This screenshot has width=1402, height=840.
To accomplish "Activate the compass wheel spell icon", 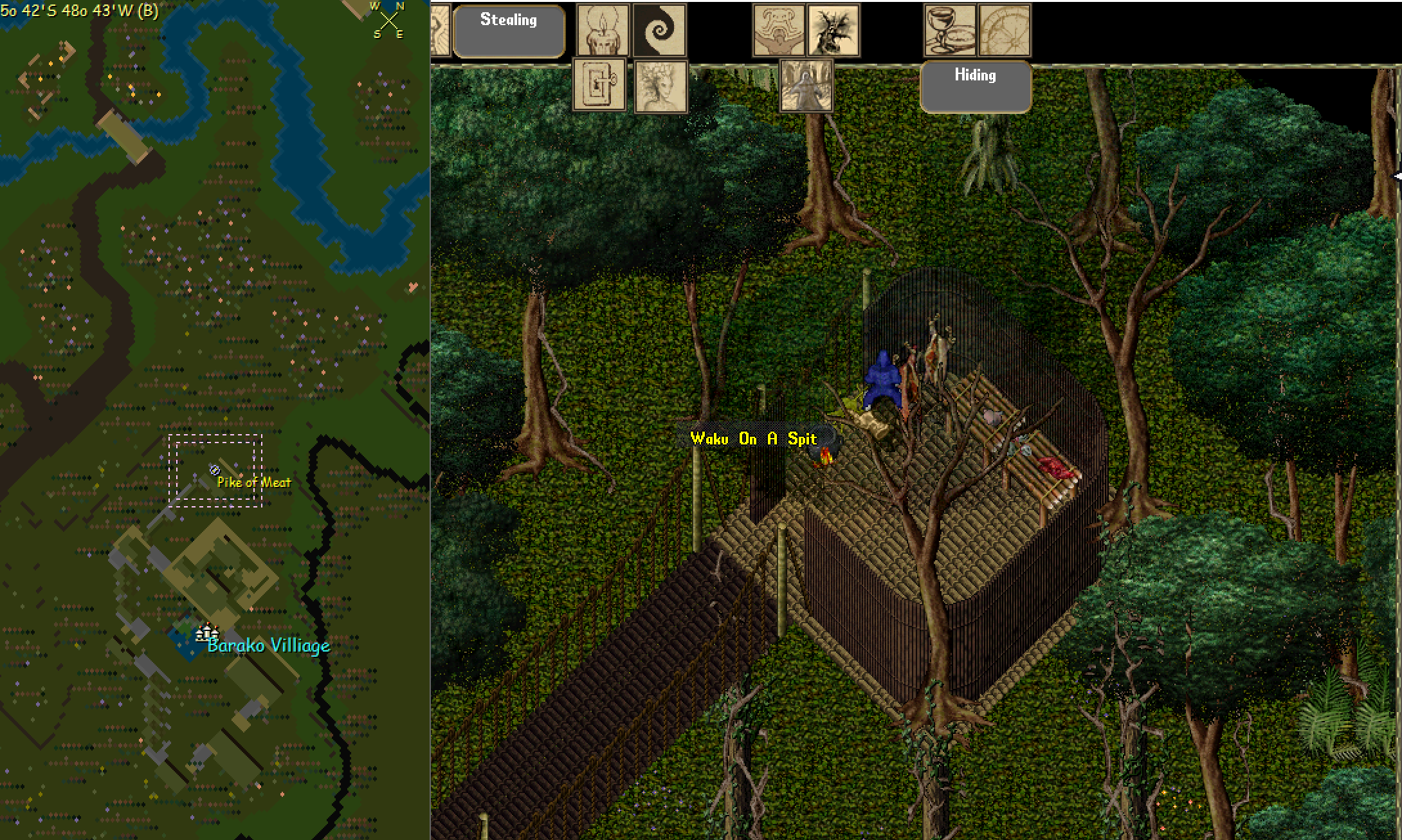I will (x=1005, y=30).
